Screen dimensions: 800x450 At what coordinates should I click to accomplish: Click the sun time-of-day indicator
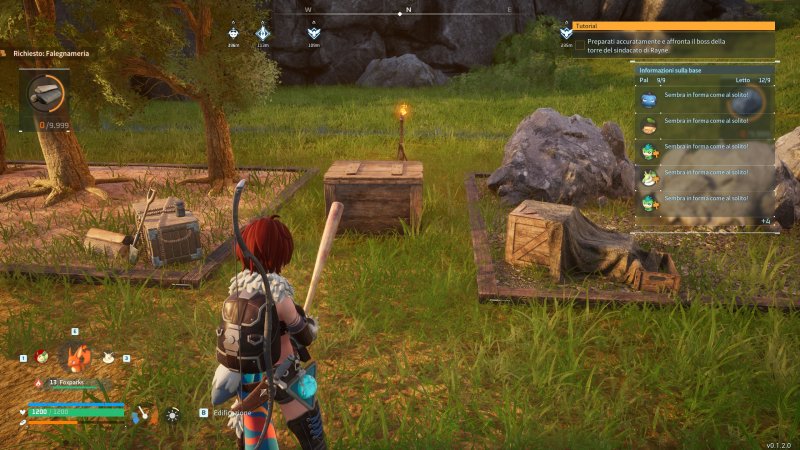tap(173, 413)
